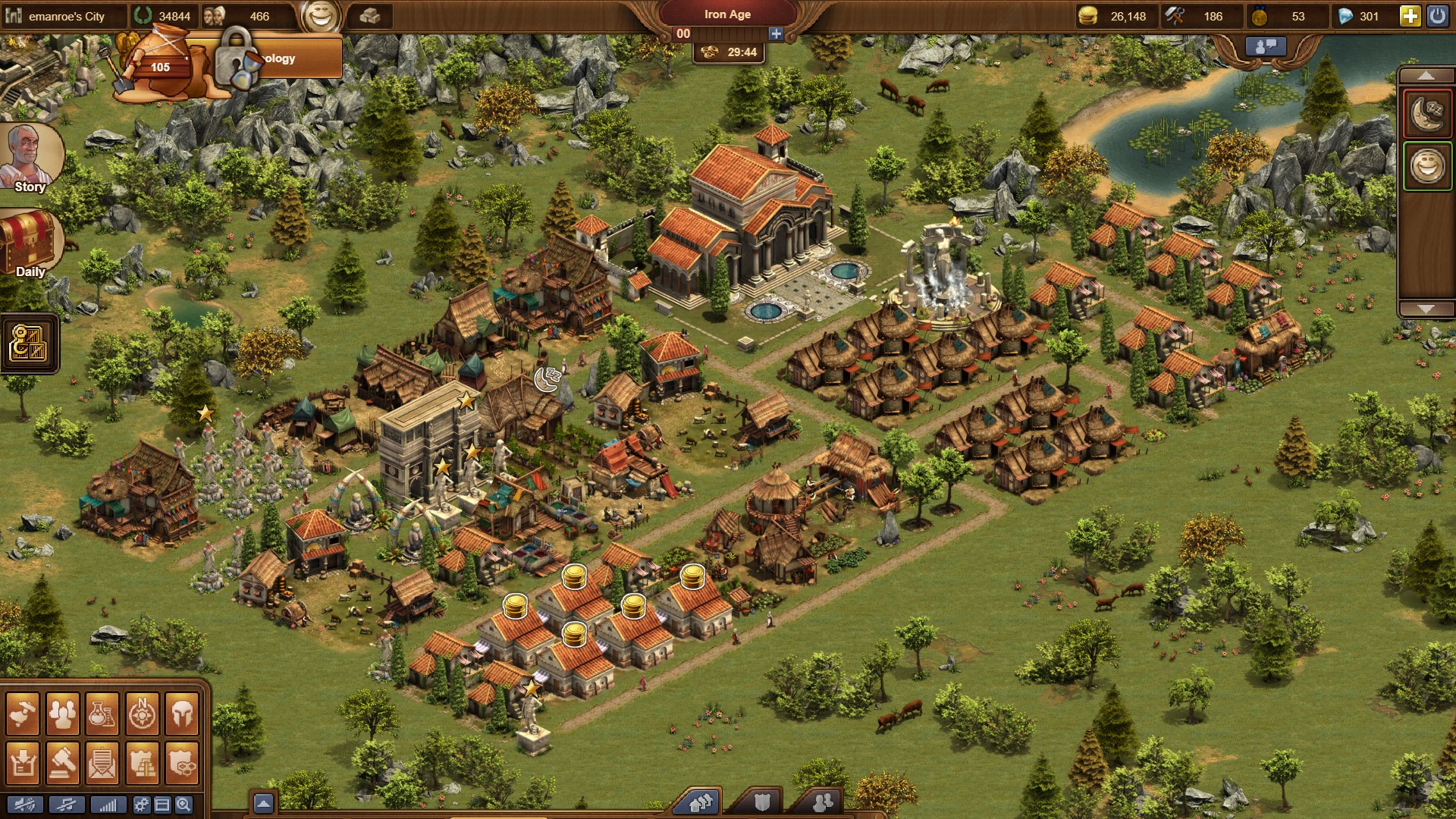
Task: Open the army helmet menu
Action: (x=182, y=714)
